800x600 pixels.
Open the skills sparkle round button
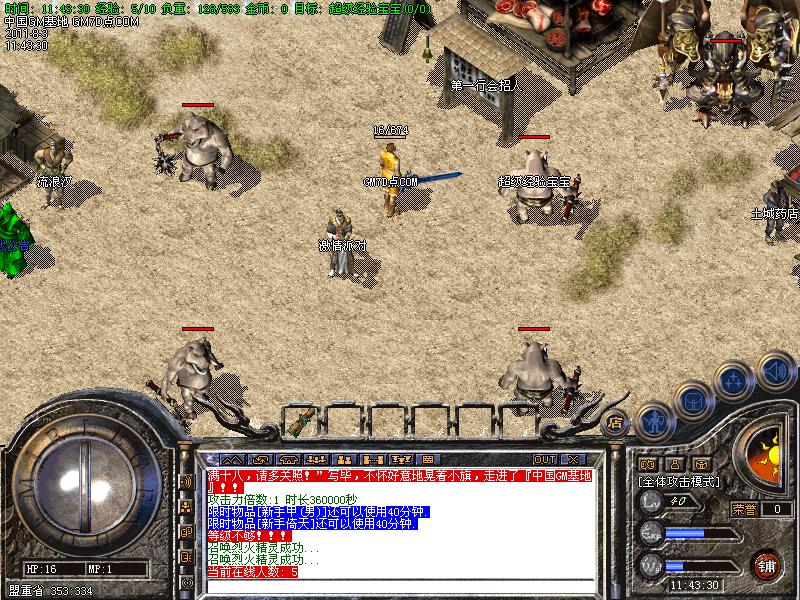(735, 381)
